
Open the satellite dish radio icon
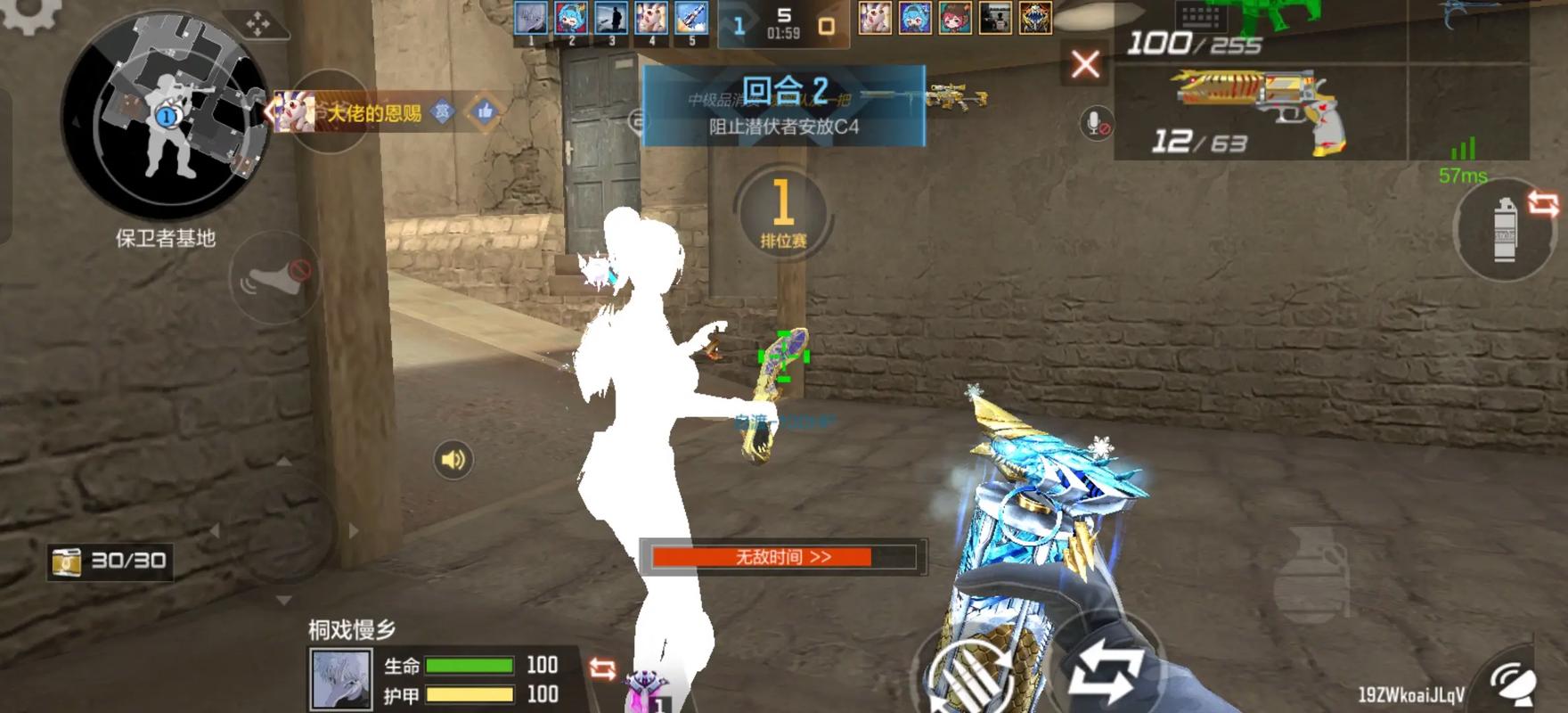click(1512, 685)
